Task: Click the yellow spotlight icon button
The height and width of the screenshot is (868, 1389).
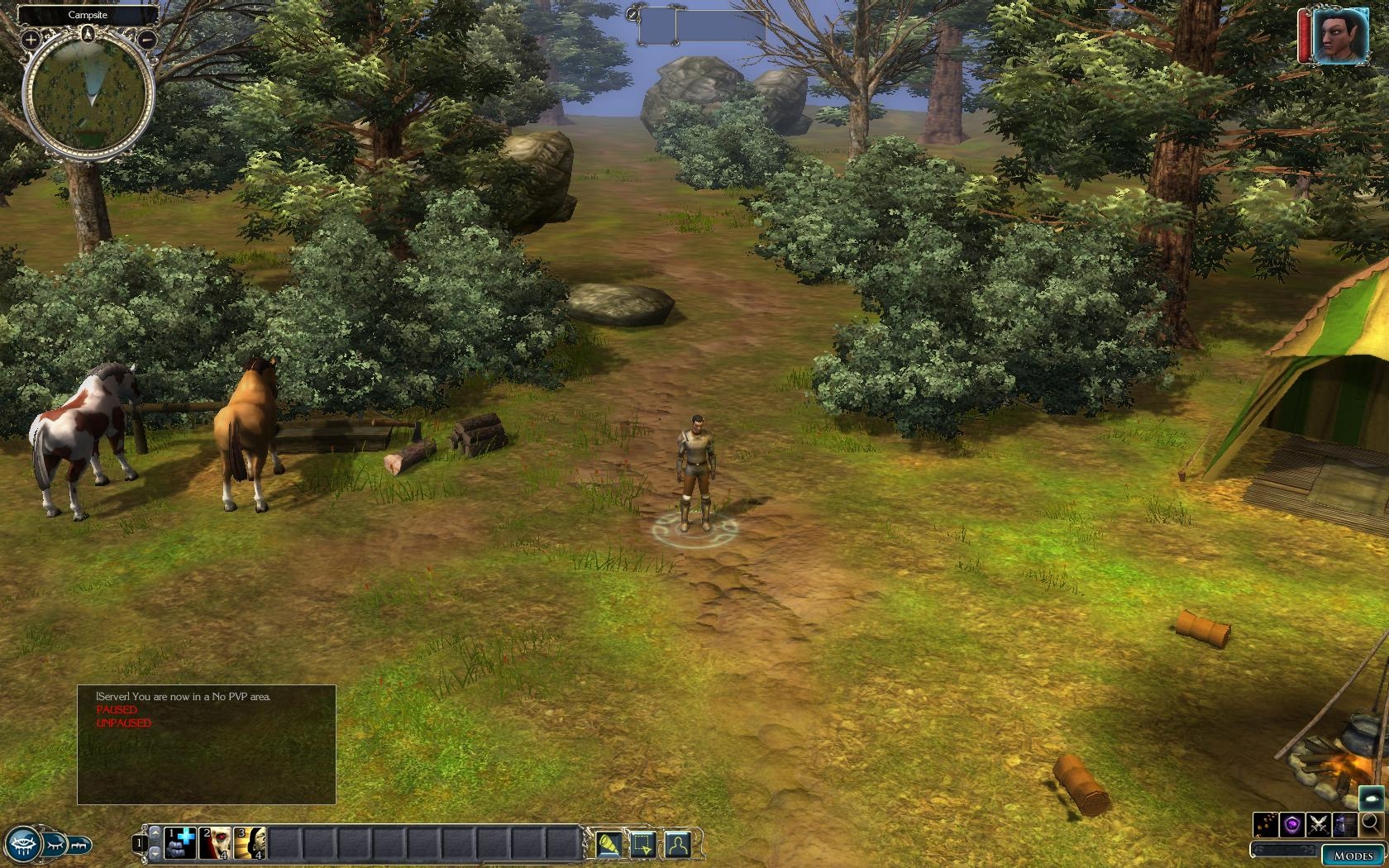Action: tap(609, 844)
